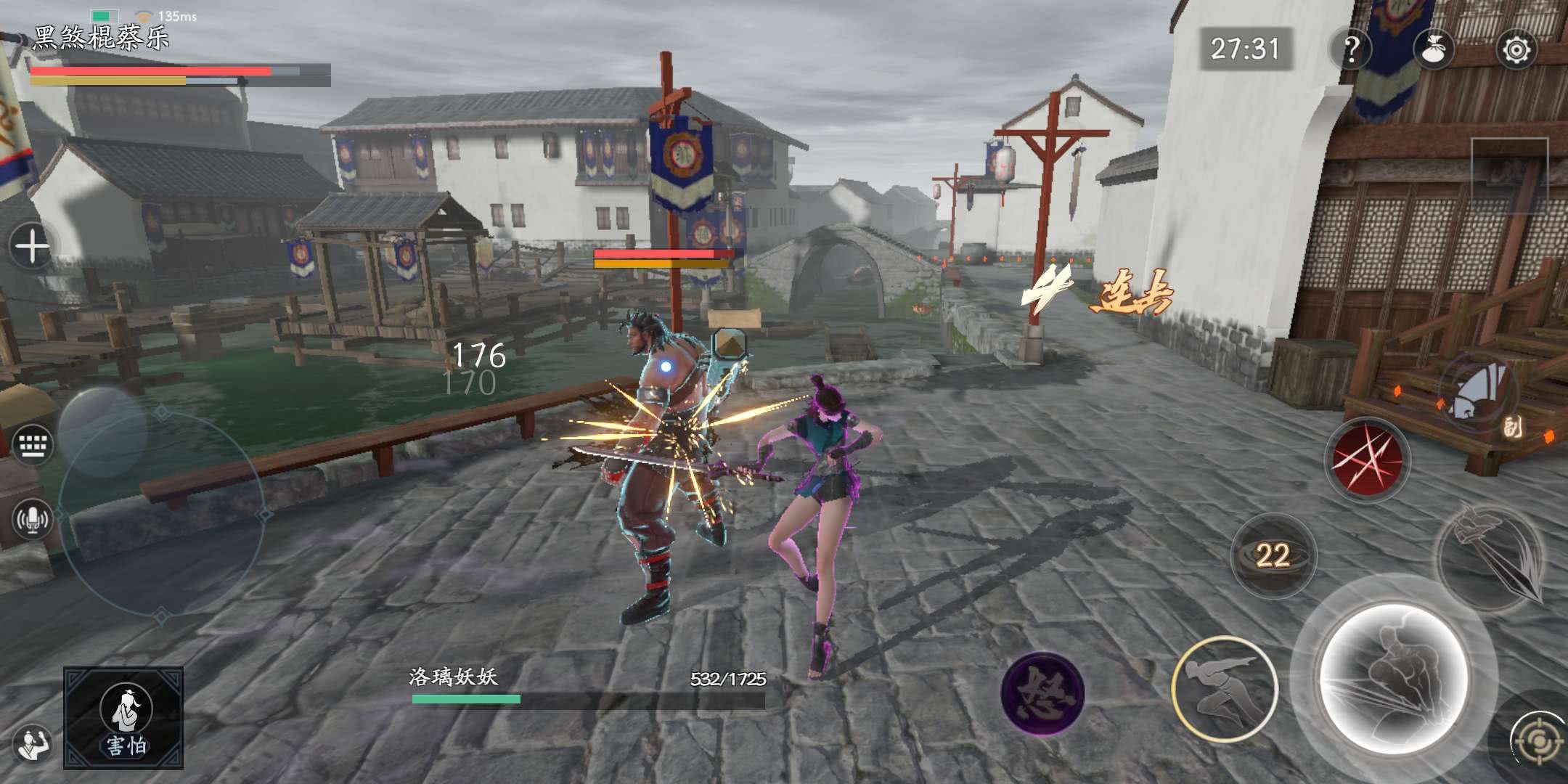This screenshot has height=784, width=1568.
Task: Hit the main white attack button
Action: 1392,679
